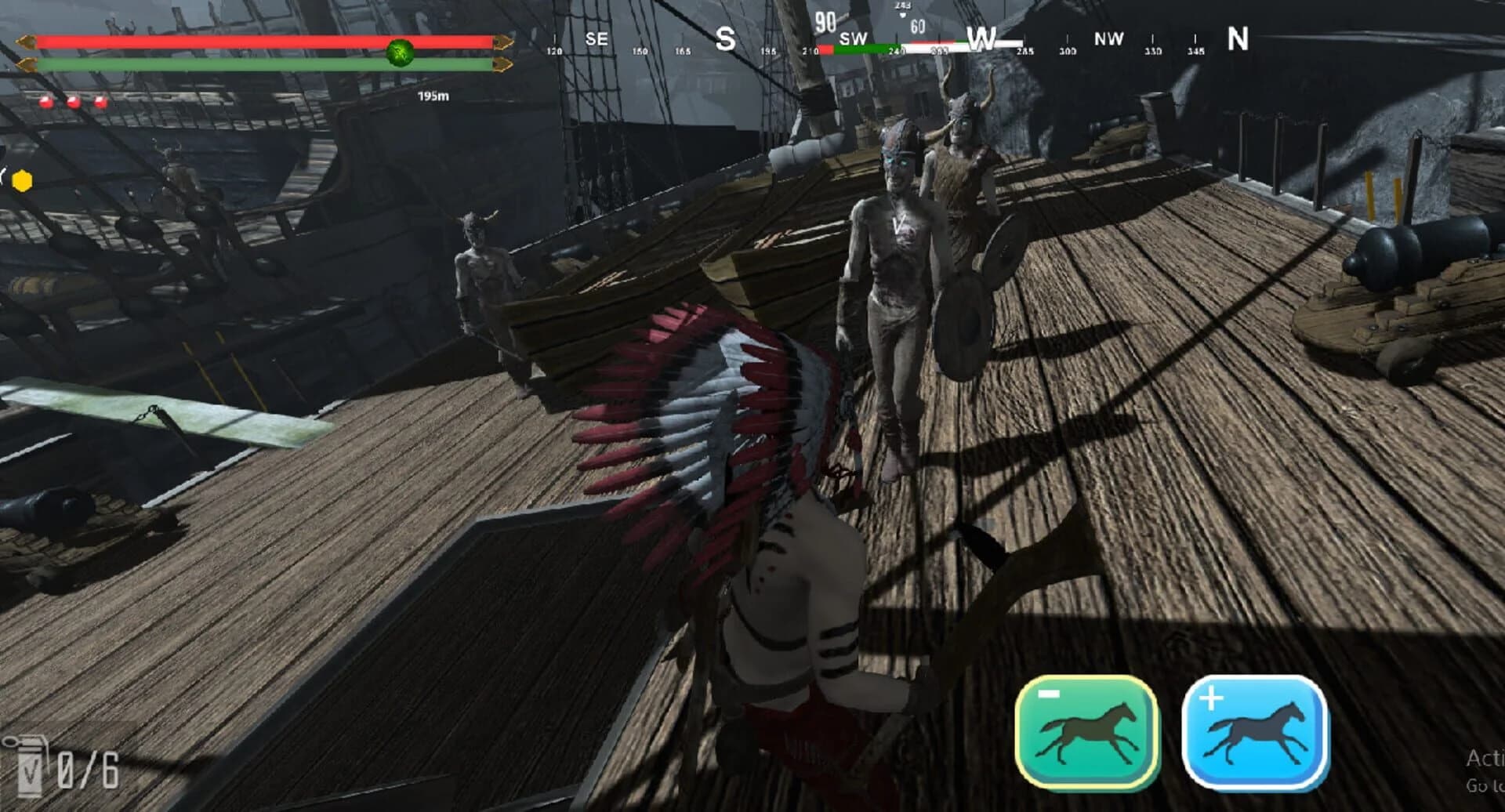Toggle the plus on the blue horse button
The width and height of the screenshot is (1505, 812).
1211,698
